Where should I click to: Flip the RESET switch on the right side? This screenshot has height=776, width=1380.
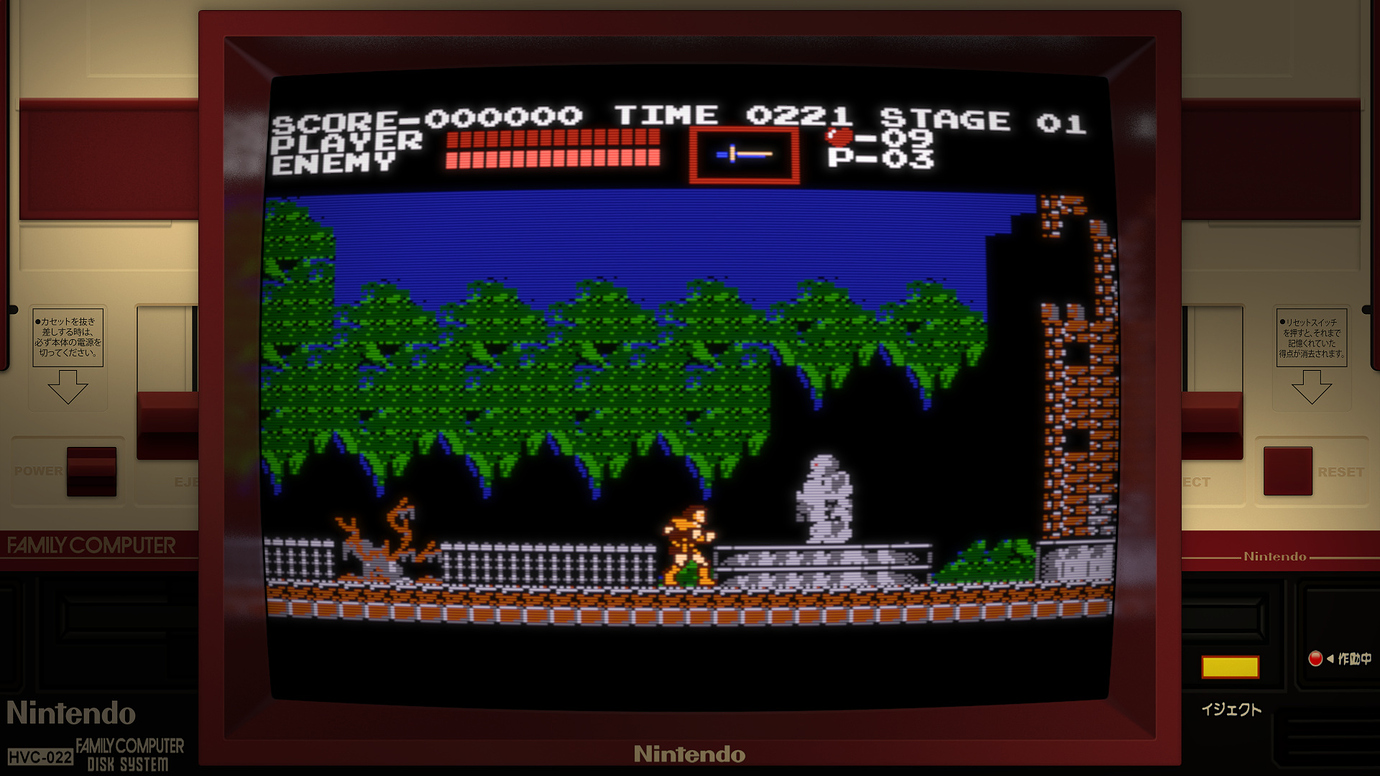tap(1287, 471)
